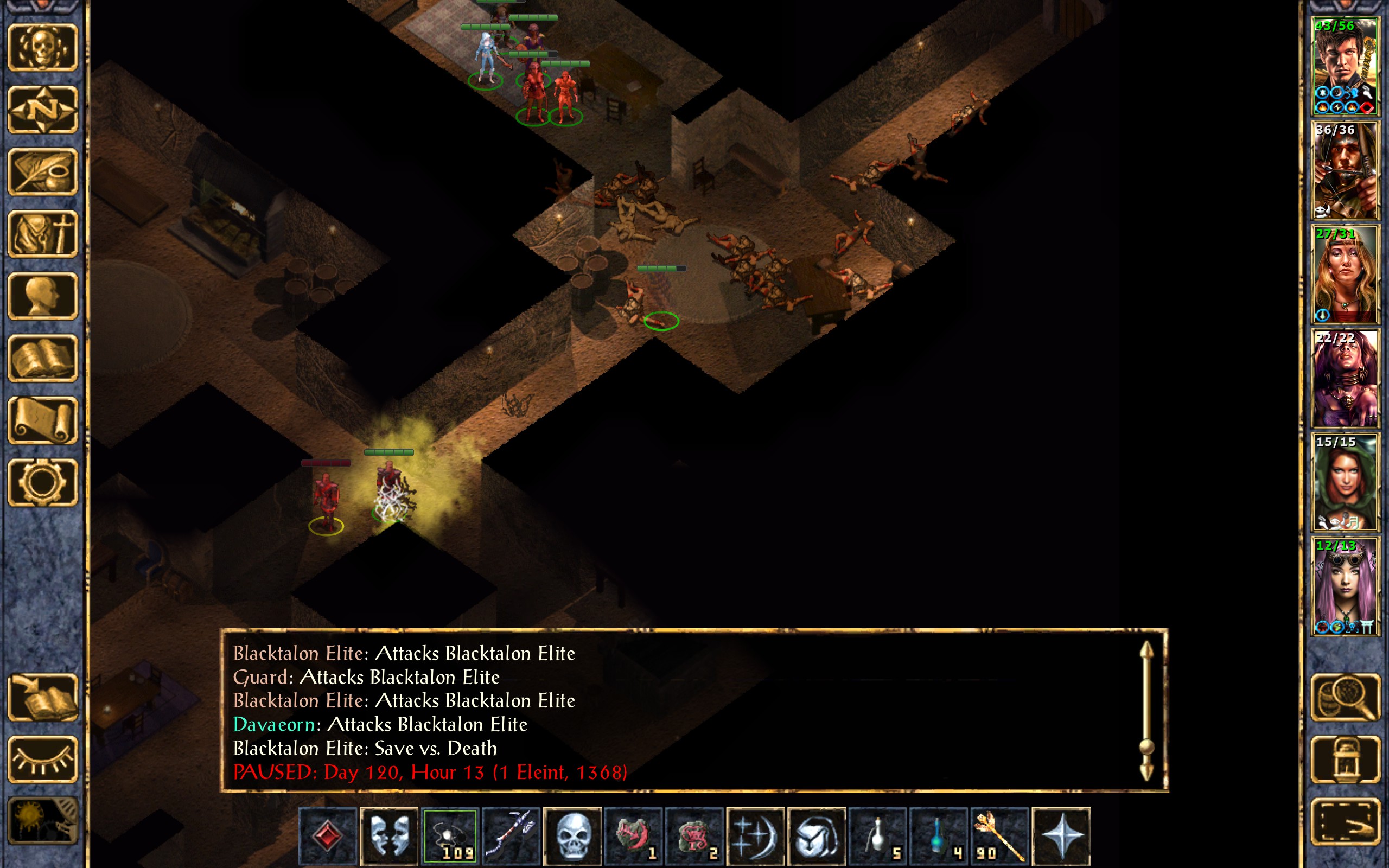Quick save using the book with arrow button

(x=43, y=698)
